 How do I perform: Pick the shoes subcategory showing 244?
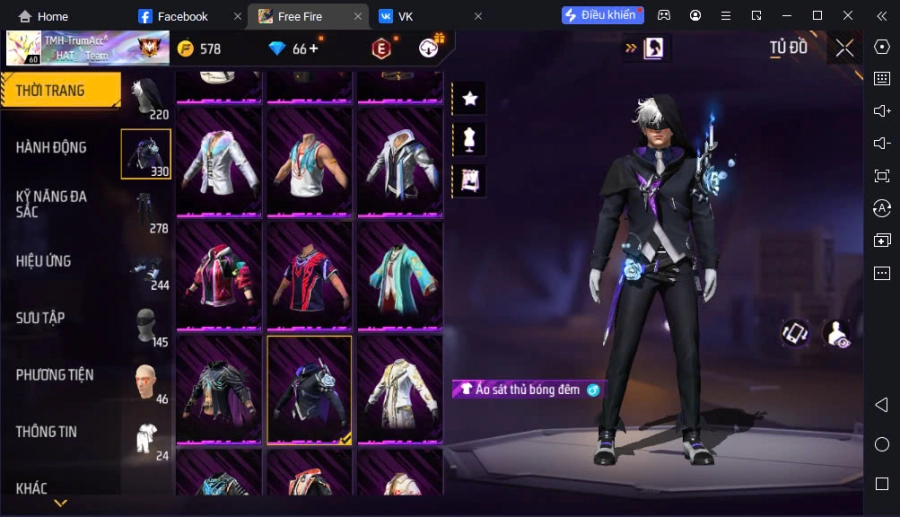(146, 267)
